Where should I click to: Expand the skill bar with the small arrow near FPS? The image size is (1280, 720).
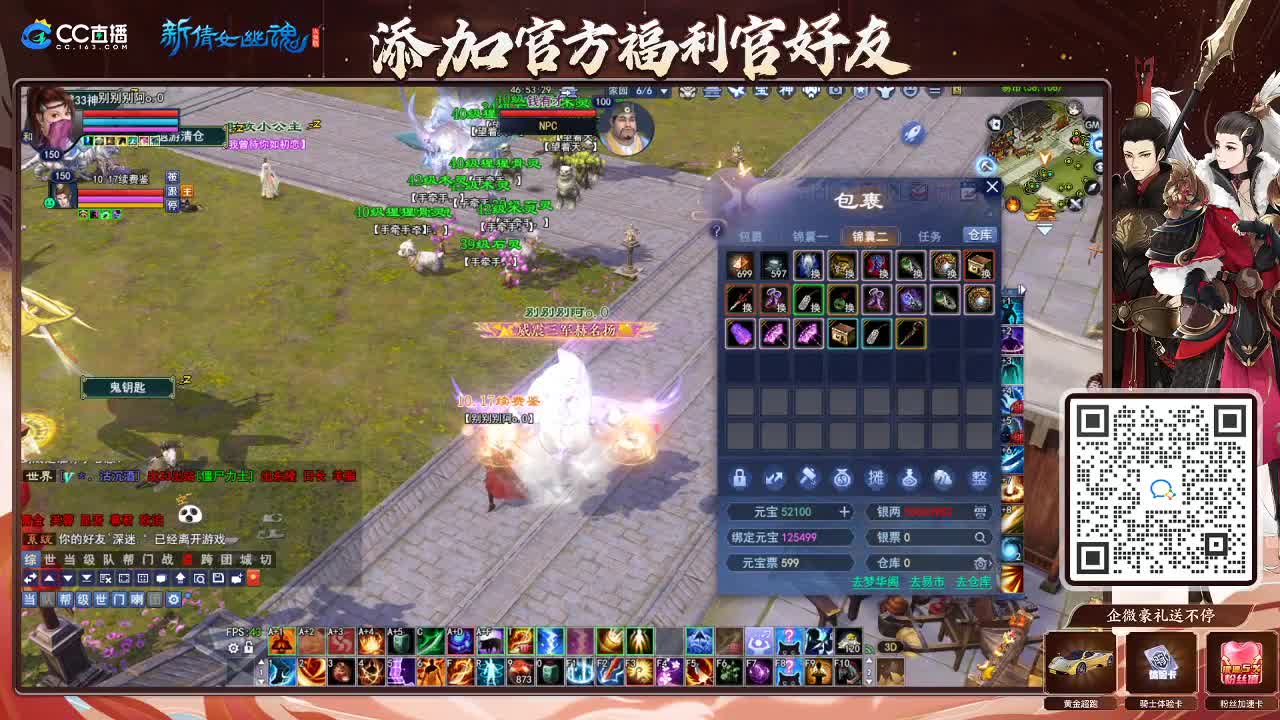261,662
